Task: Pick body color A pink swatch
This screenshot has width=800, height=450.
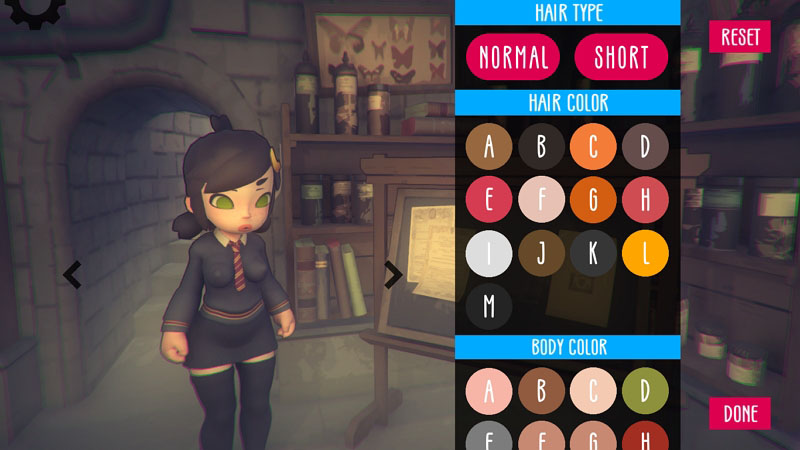Action: (x=489, y=391)
